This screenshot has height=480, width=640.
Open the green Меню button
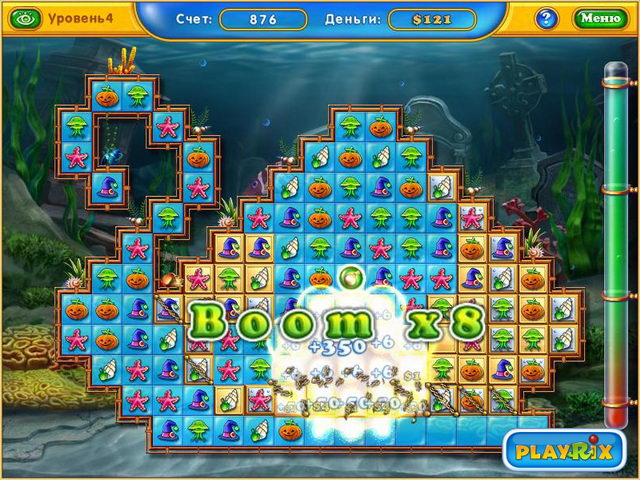click(x=600, y=18)
